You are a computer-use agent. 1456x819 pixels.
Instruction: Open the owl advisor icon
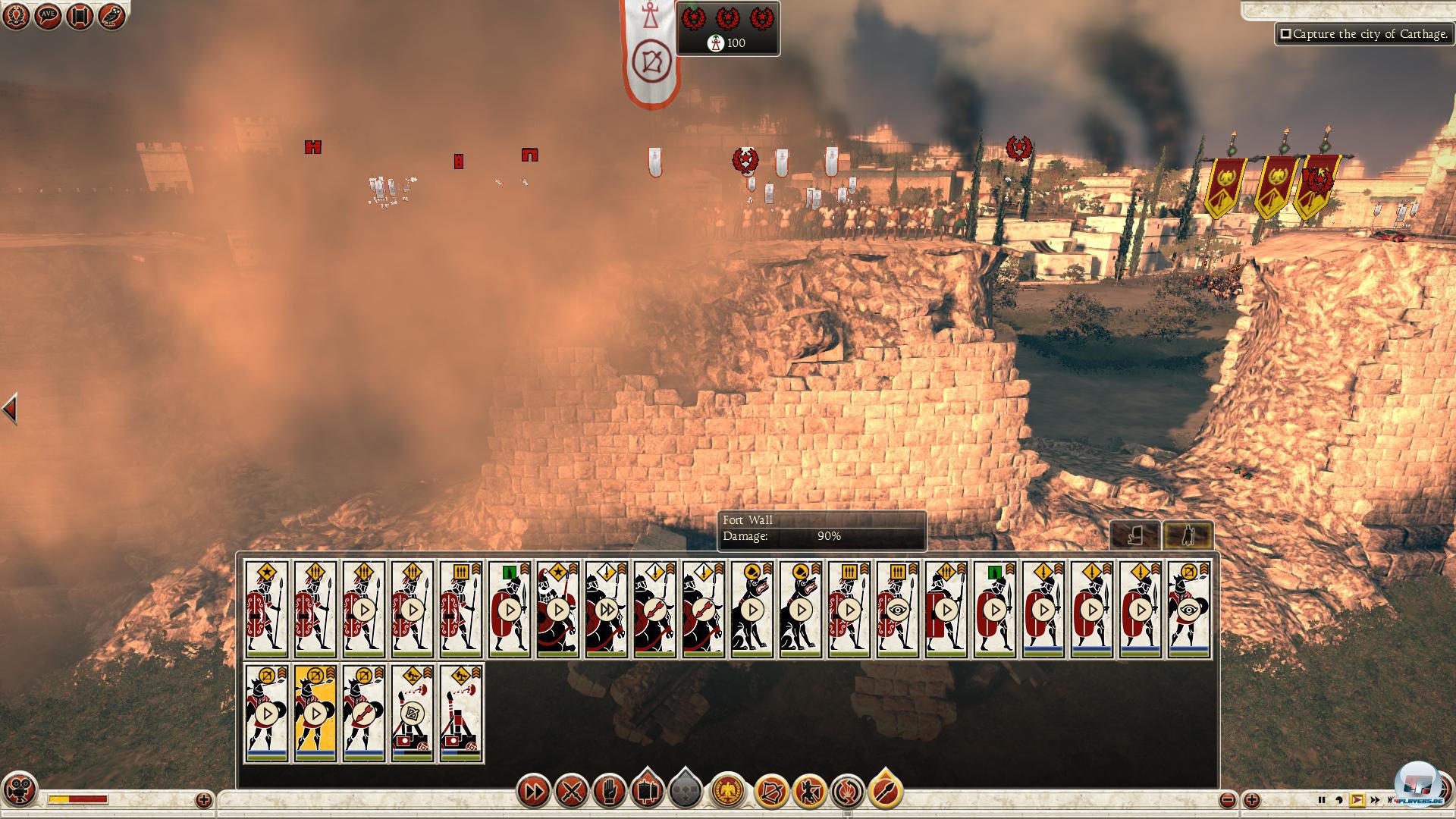coord(111,16)
